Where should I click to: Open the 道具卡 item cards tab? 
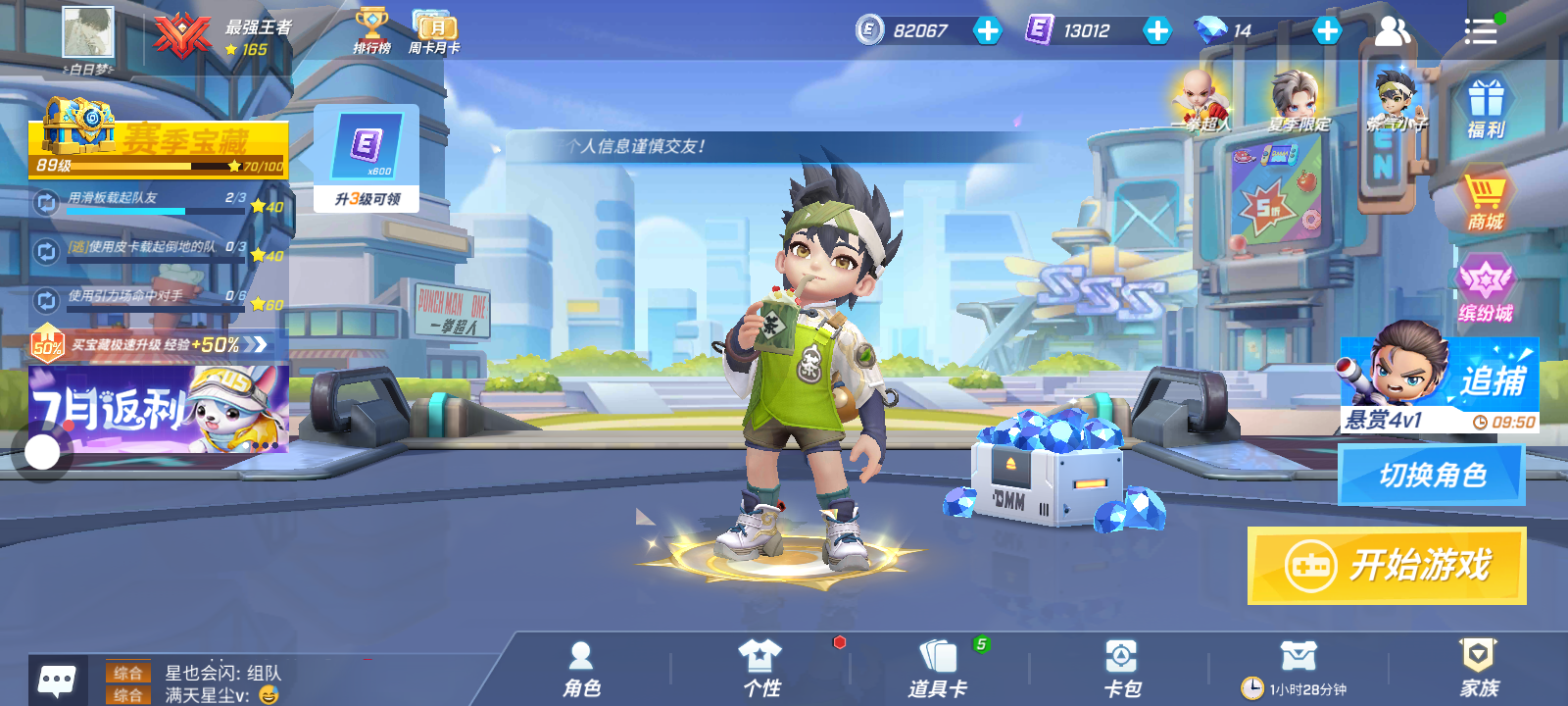938,670
